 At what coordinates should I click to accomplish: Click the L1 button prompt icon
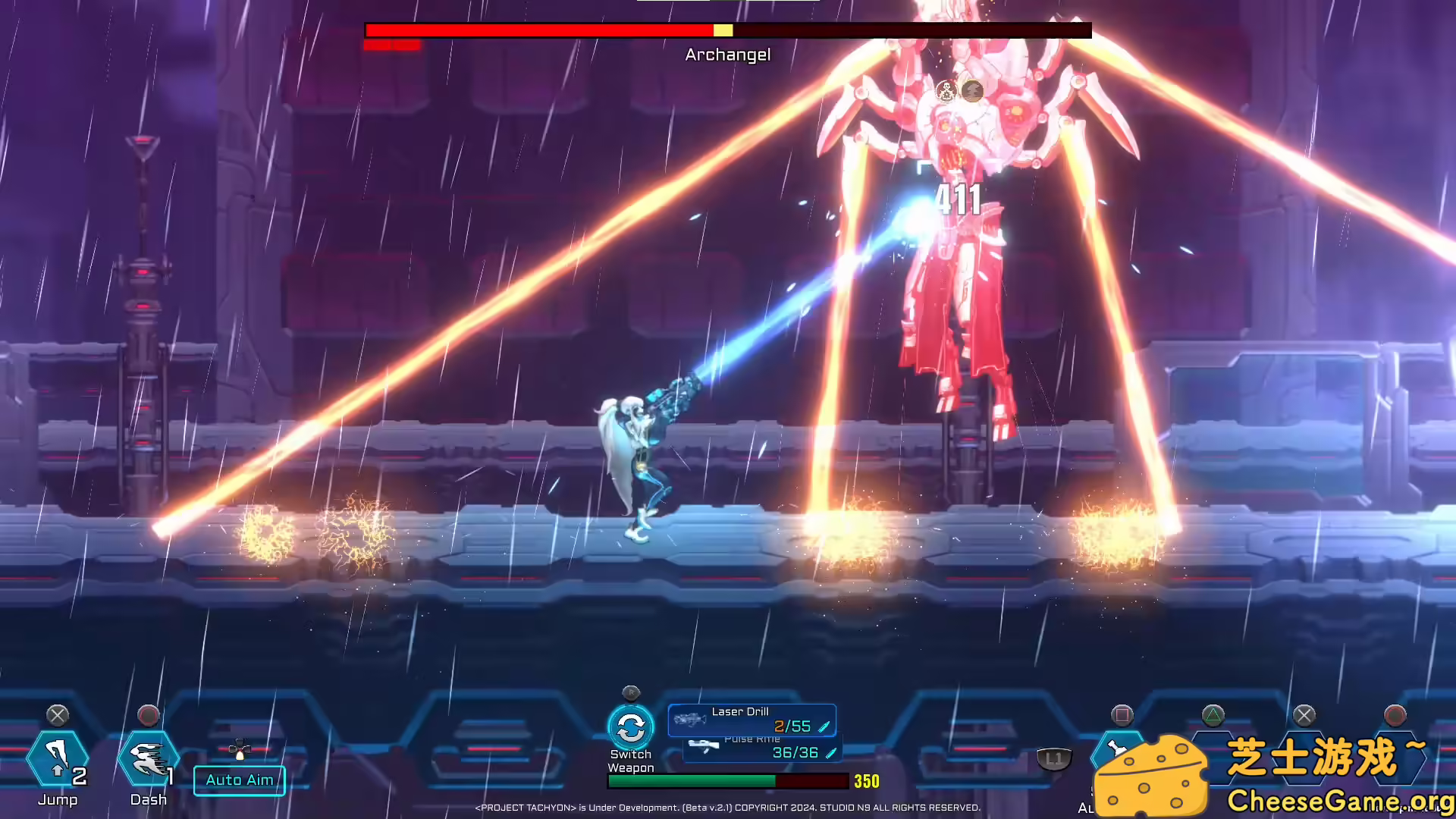click(x=1054, y=757)
